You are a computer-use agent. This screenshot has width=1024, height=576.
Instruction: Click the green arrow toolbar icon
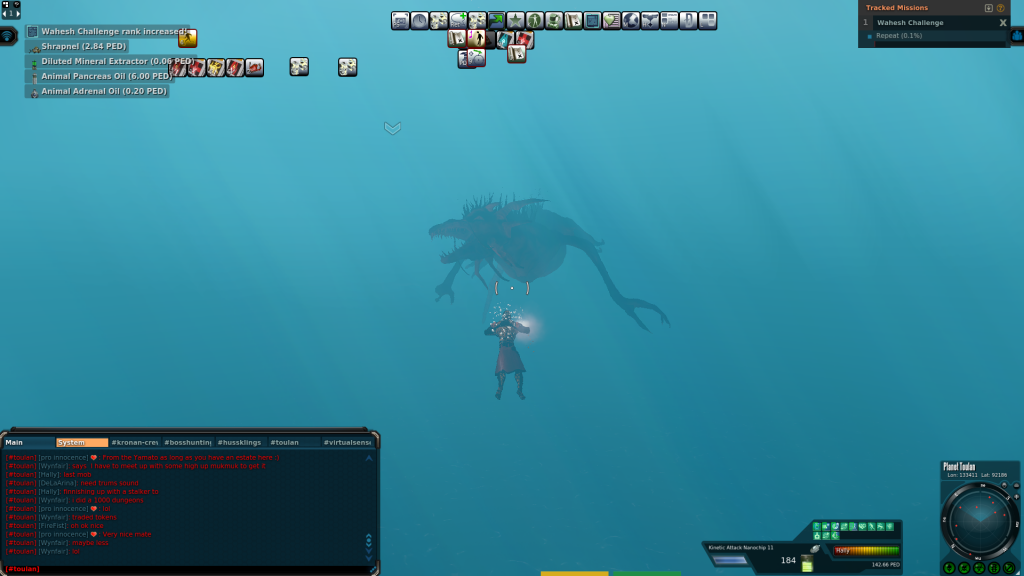point(496,20)
